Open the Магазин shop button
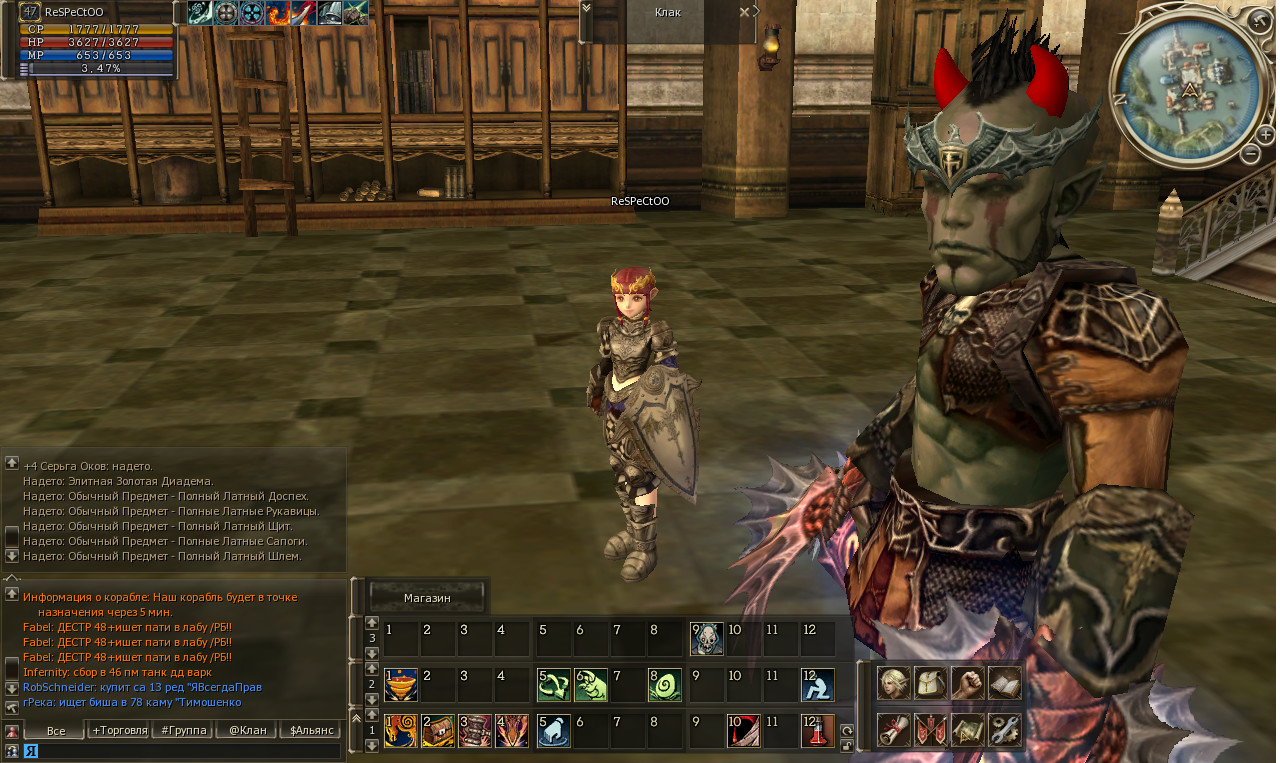 click(x=427, y=598)
